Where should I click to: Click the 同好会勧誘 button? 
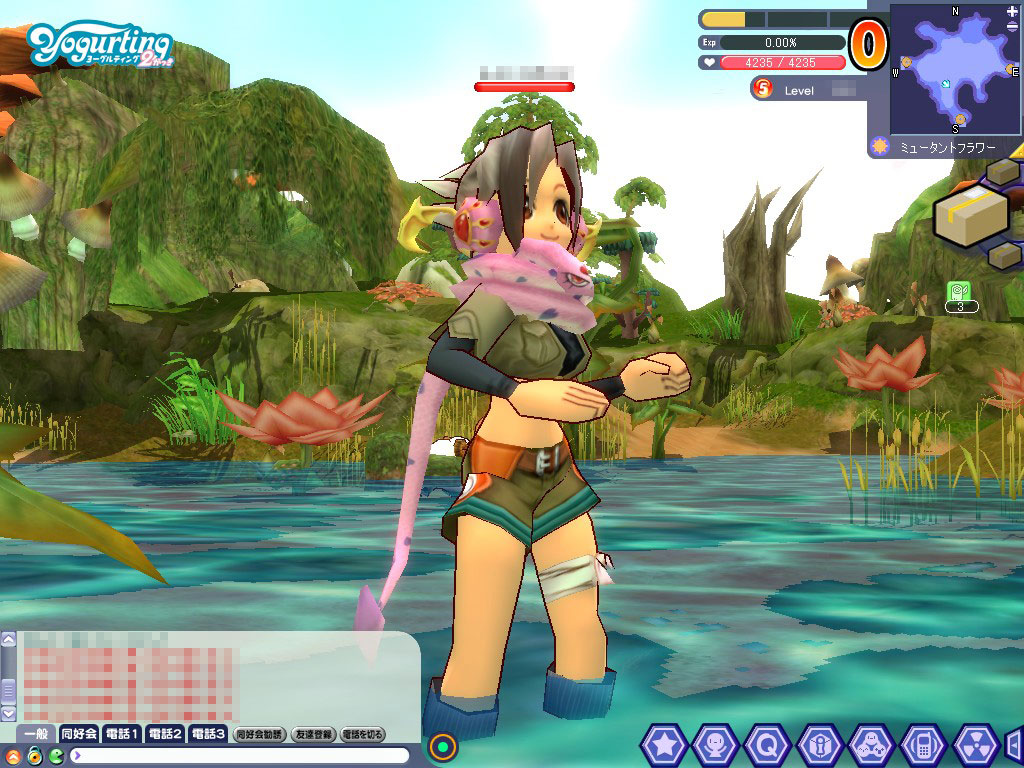pyautogui.click(x=260, y=734)
